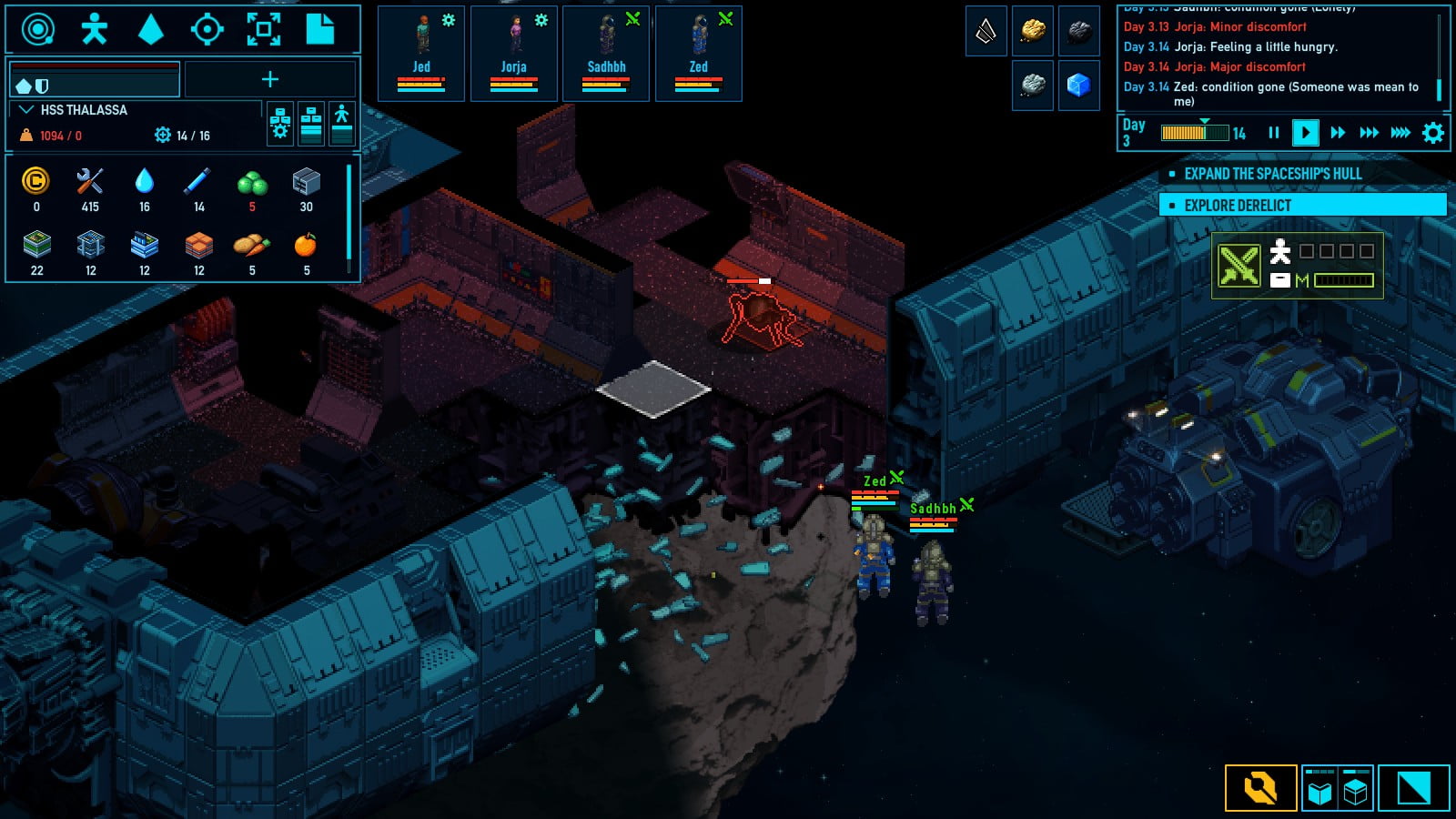1456x819 pixels.
Task: Activate quadruple fast-forward speed
Action: point(1400,133)
